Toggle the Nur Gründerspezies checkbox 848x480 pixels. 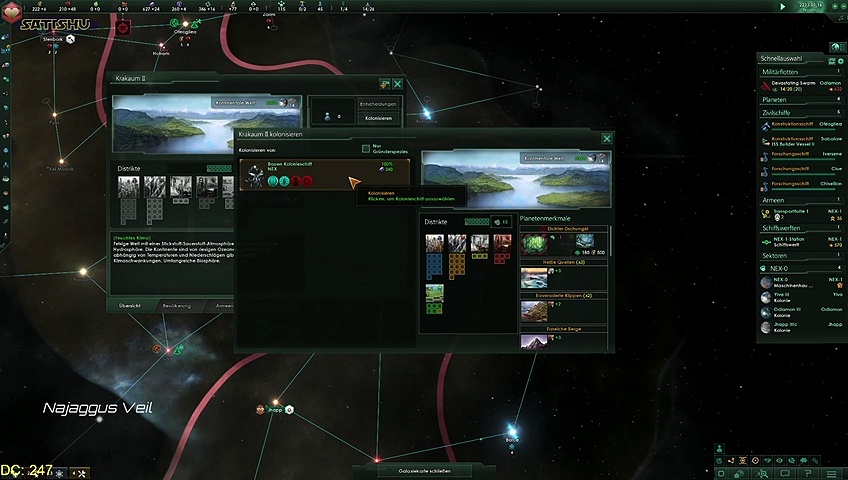click(366, 149)
